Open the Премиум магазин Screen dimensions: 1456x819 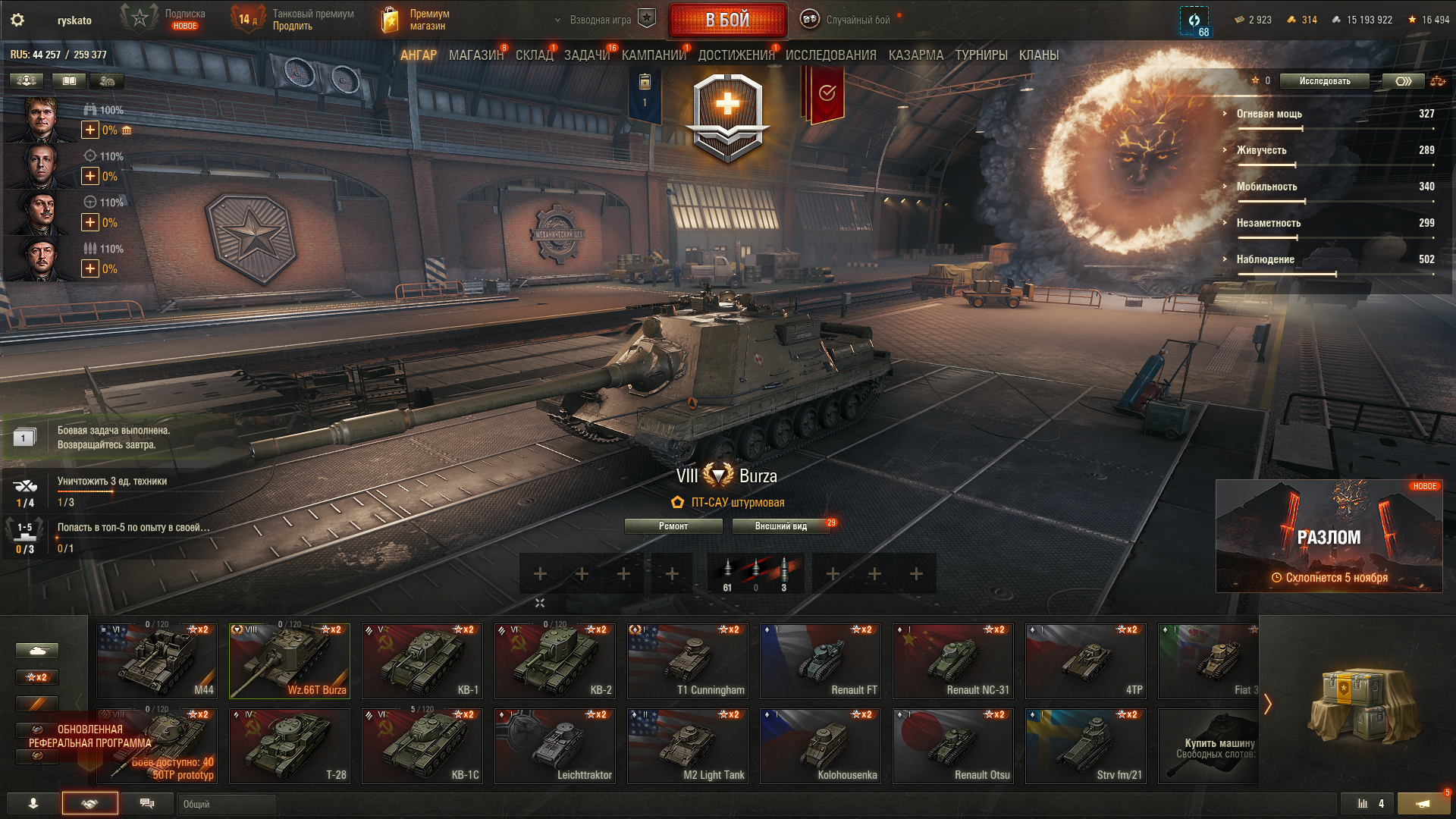pos(416,20)
